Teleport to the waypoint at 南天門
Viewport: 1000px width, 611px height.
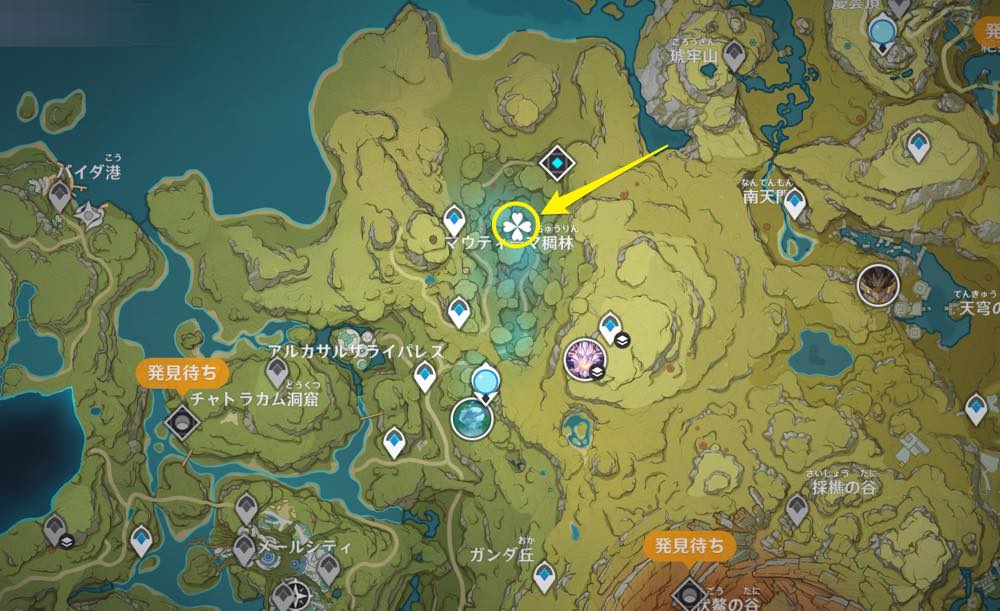(x=794, y=205)
